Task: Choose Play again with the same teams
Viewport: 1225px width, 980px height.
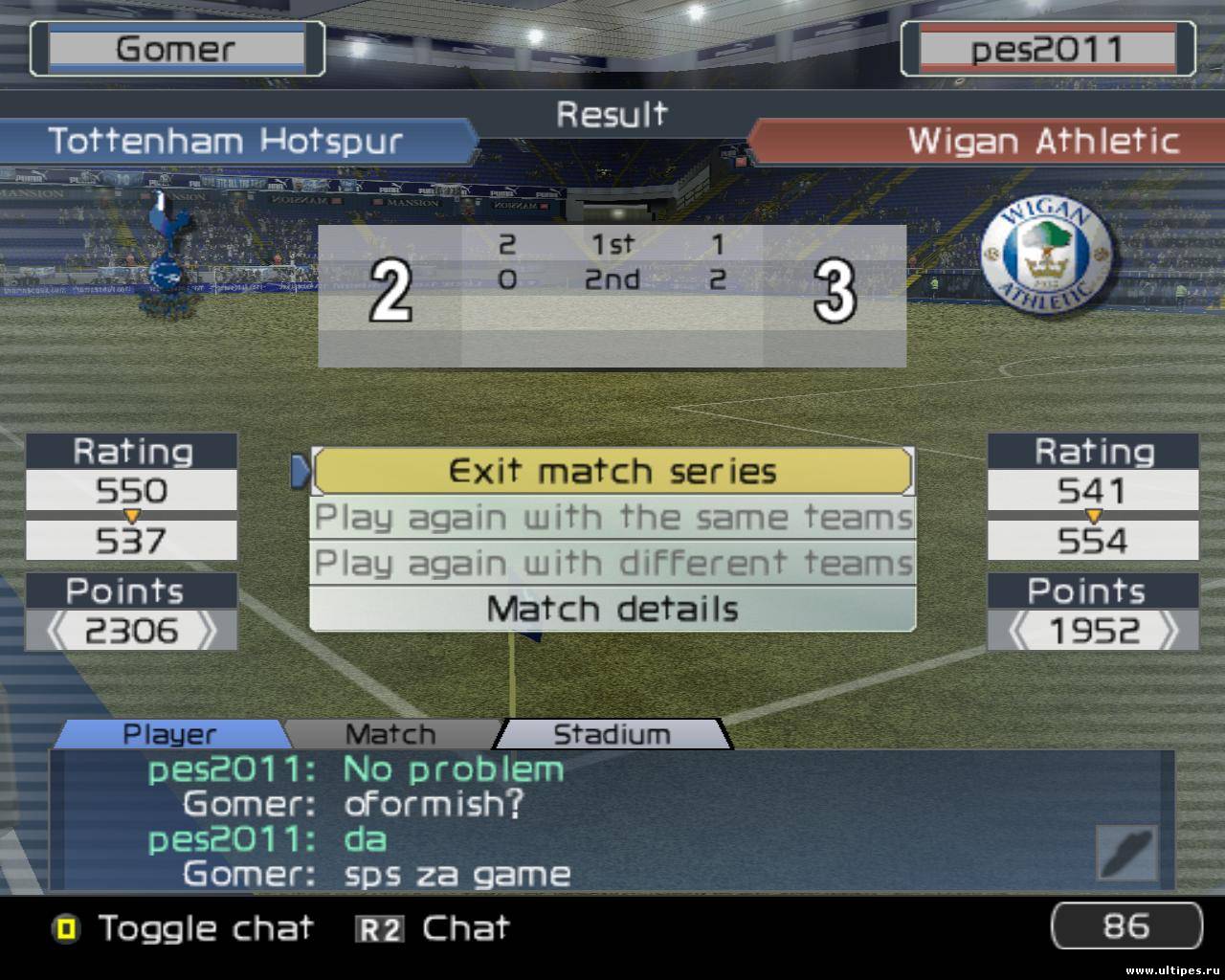Action: click(x=612, y=518)
